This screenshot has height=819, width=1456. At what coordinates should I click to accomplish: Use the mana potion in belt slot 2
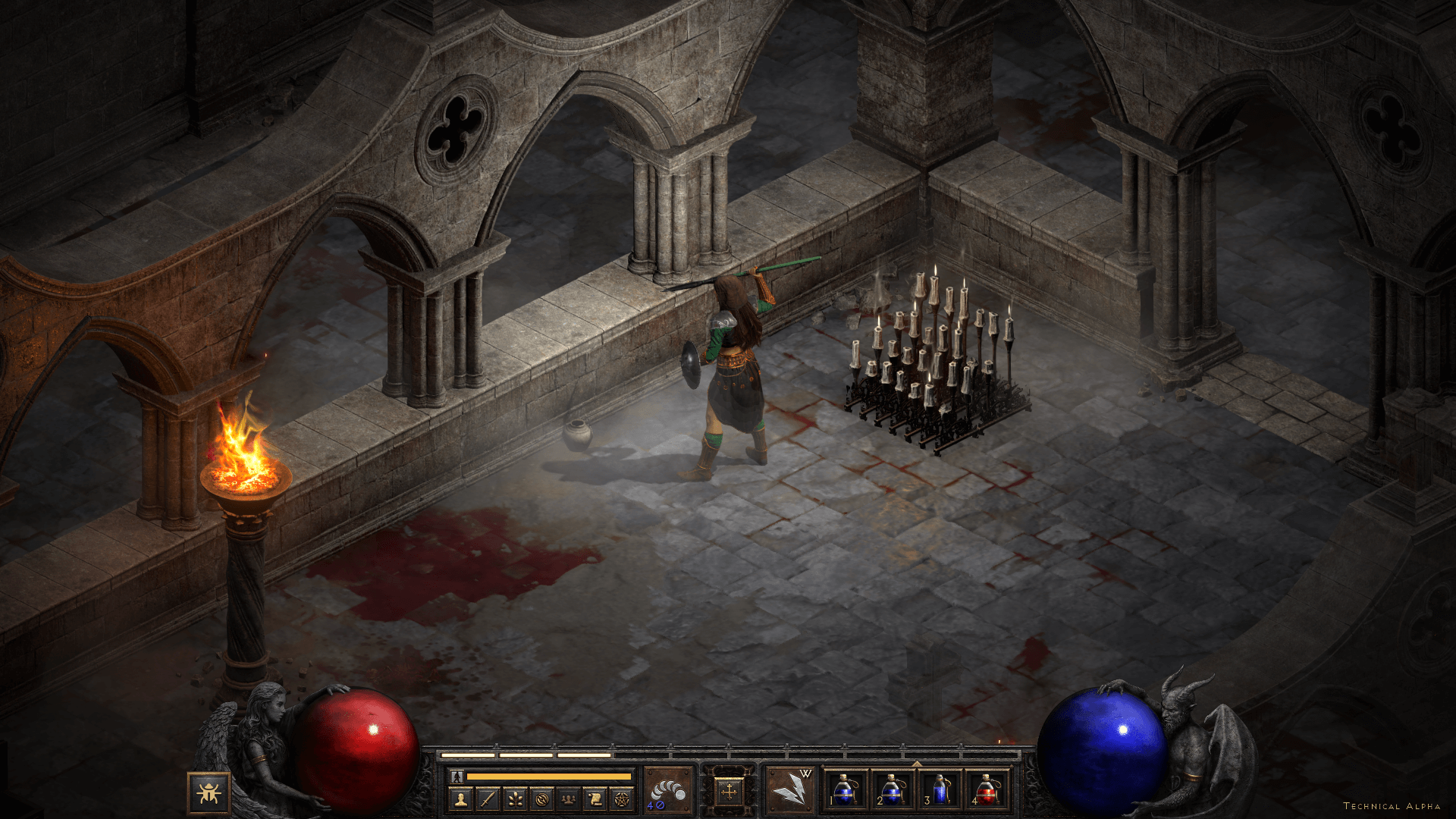[892, 791]
